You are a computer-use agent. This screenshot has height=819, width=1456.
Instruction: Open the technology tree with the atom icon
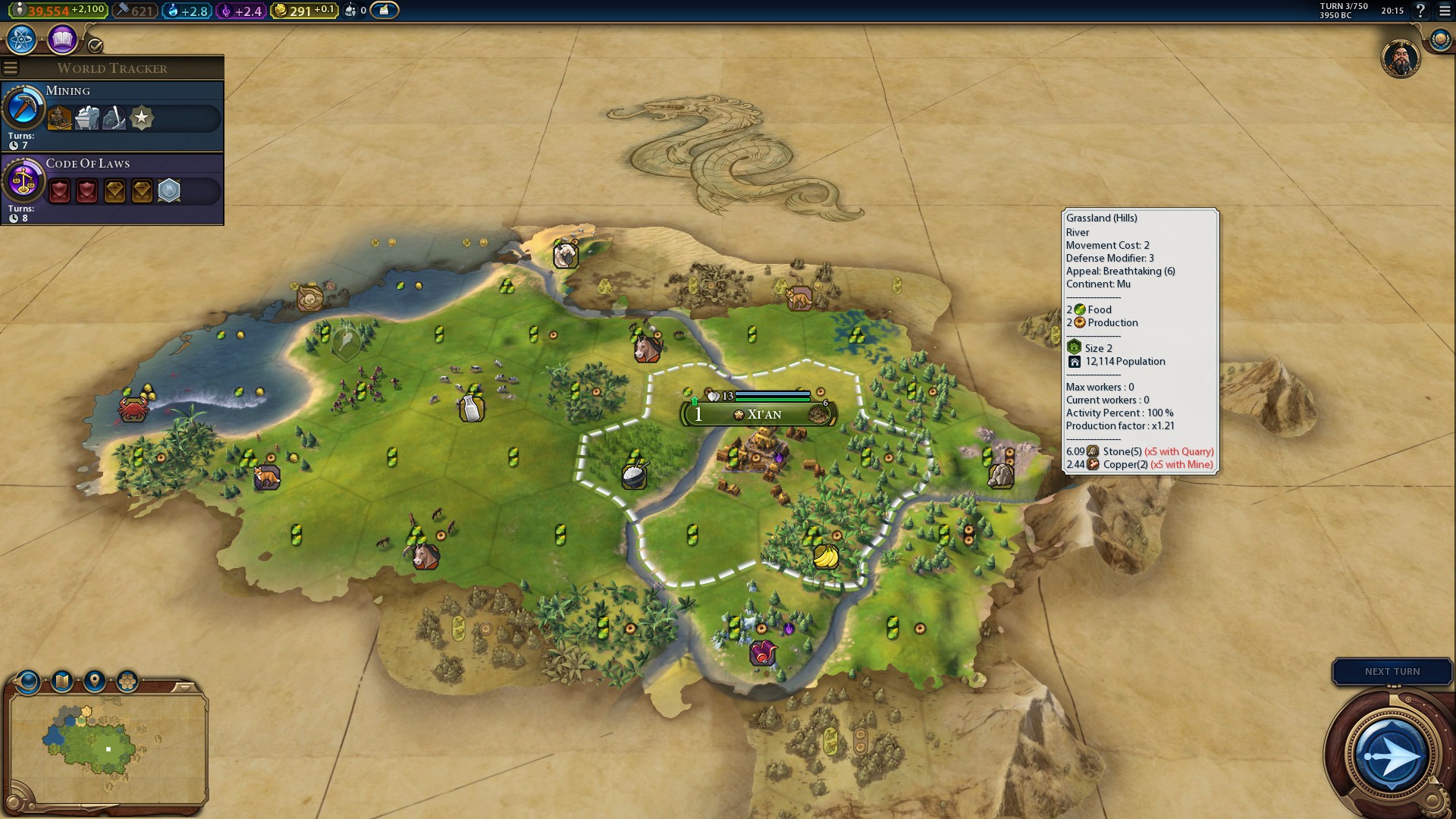point(22,39)
